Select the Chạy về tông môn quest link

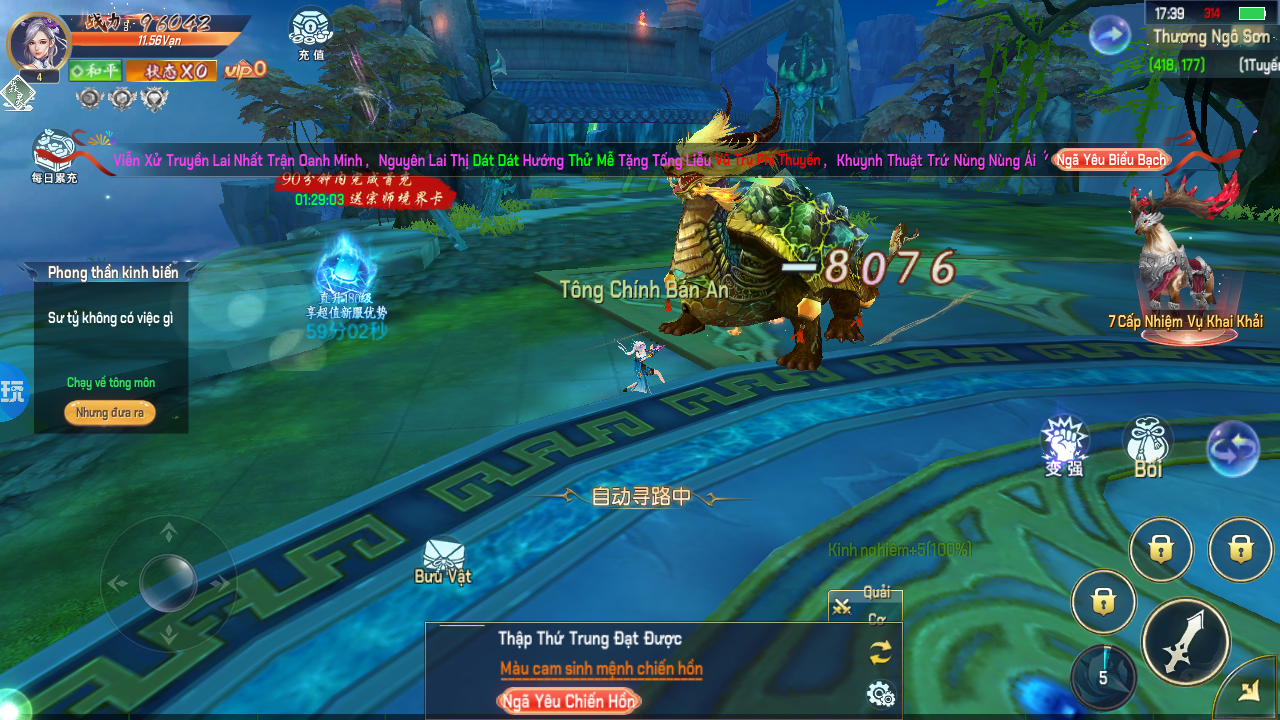coord(111,383)
